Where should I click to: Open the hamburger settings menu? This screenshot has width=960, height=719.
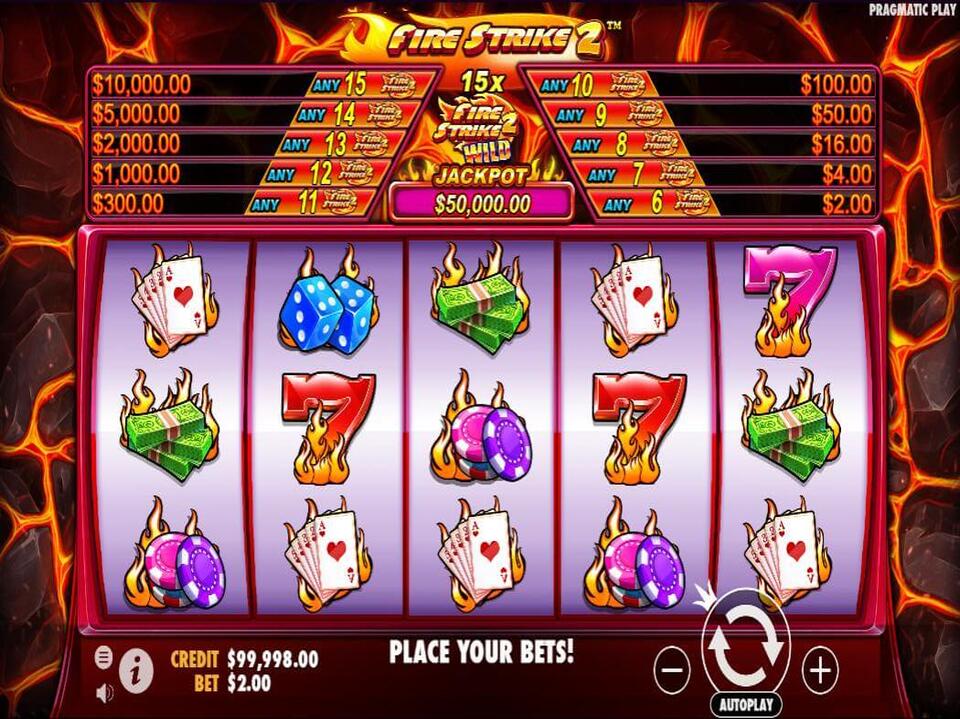click(x=104, y=657)
